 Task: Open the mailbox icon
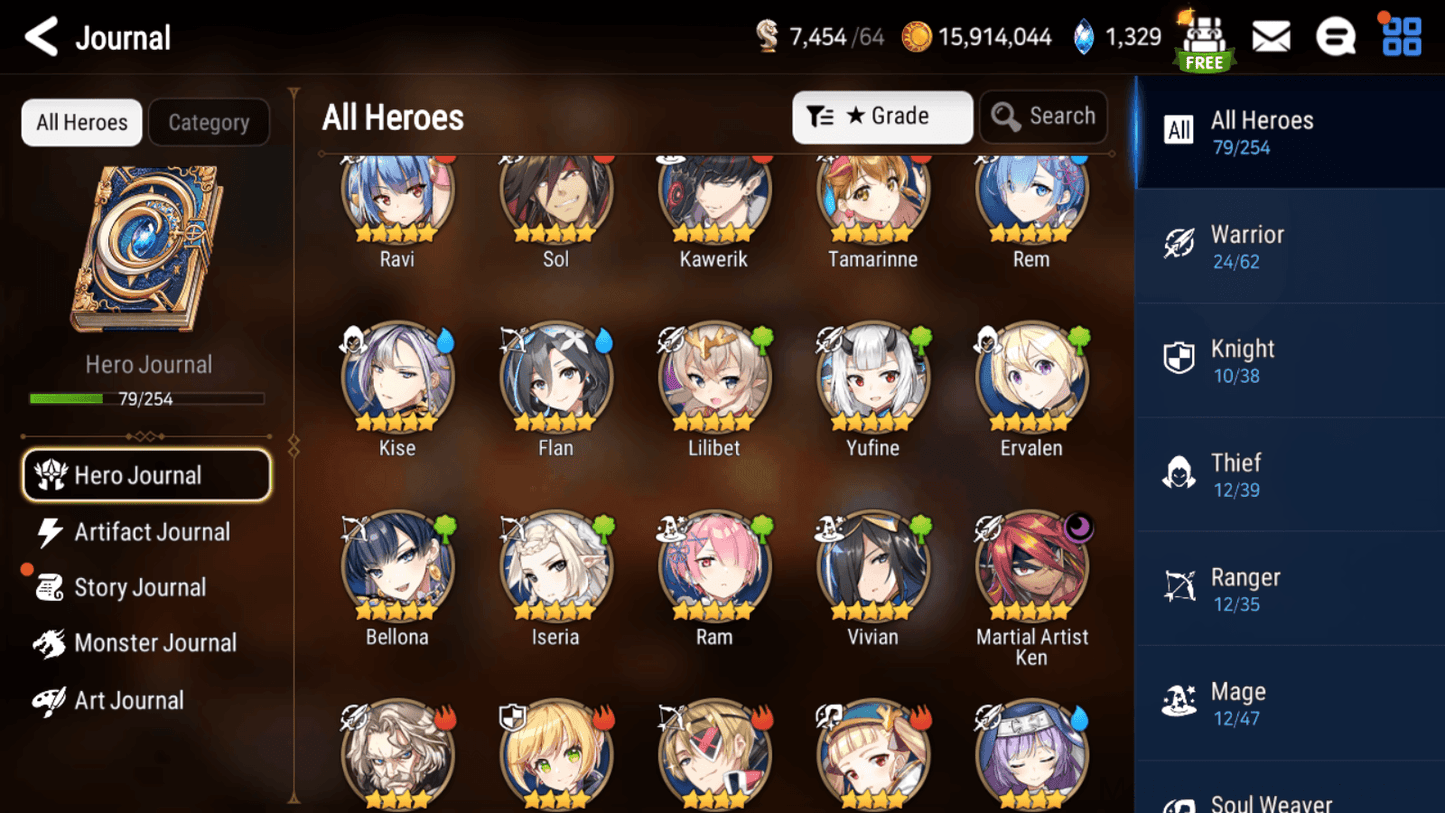click(x=1271, y=36)
